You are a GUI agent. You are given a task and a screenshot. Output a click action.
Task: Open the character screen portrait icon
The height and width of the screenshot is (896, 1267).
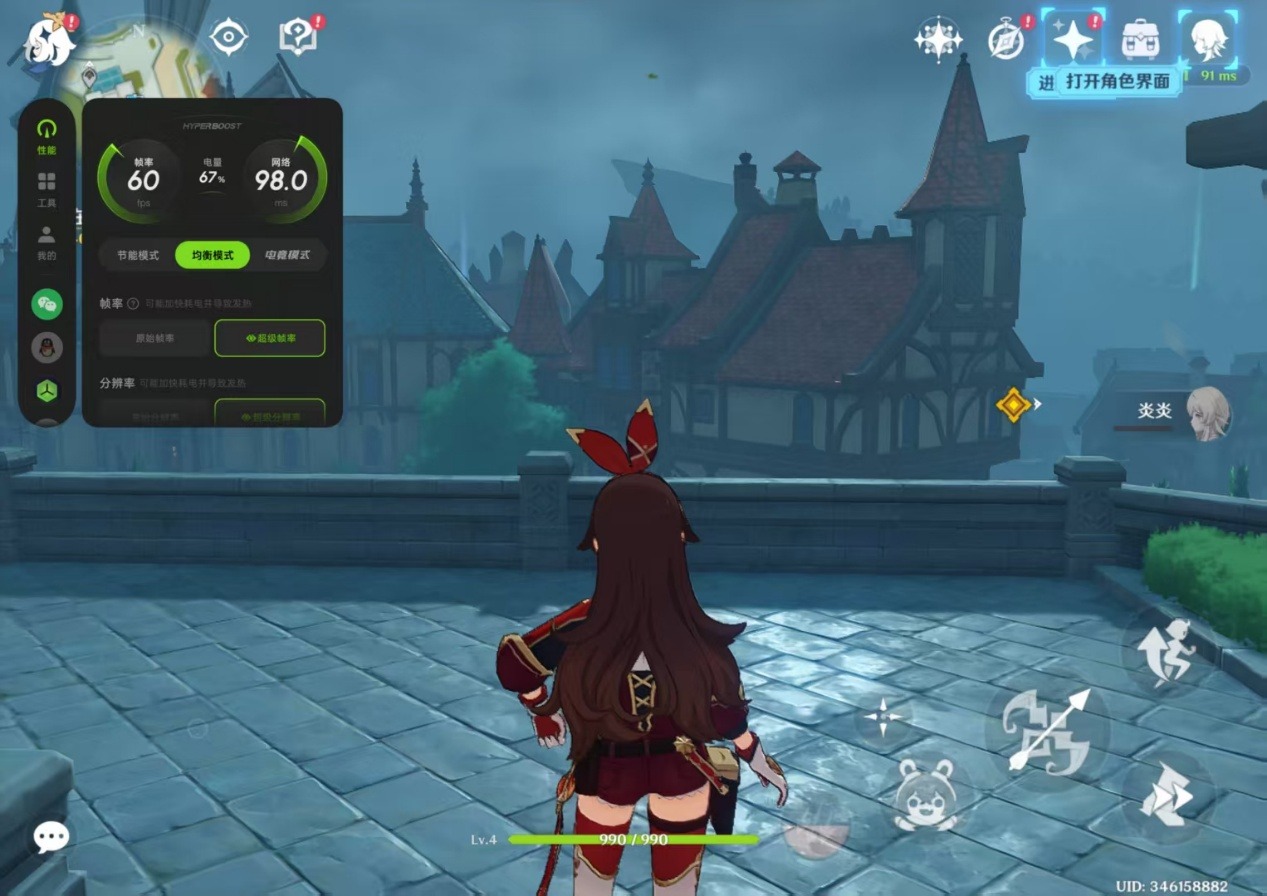tap(1208, 39)
